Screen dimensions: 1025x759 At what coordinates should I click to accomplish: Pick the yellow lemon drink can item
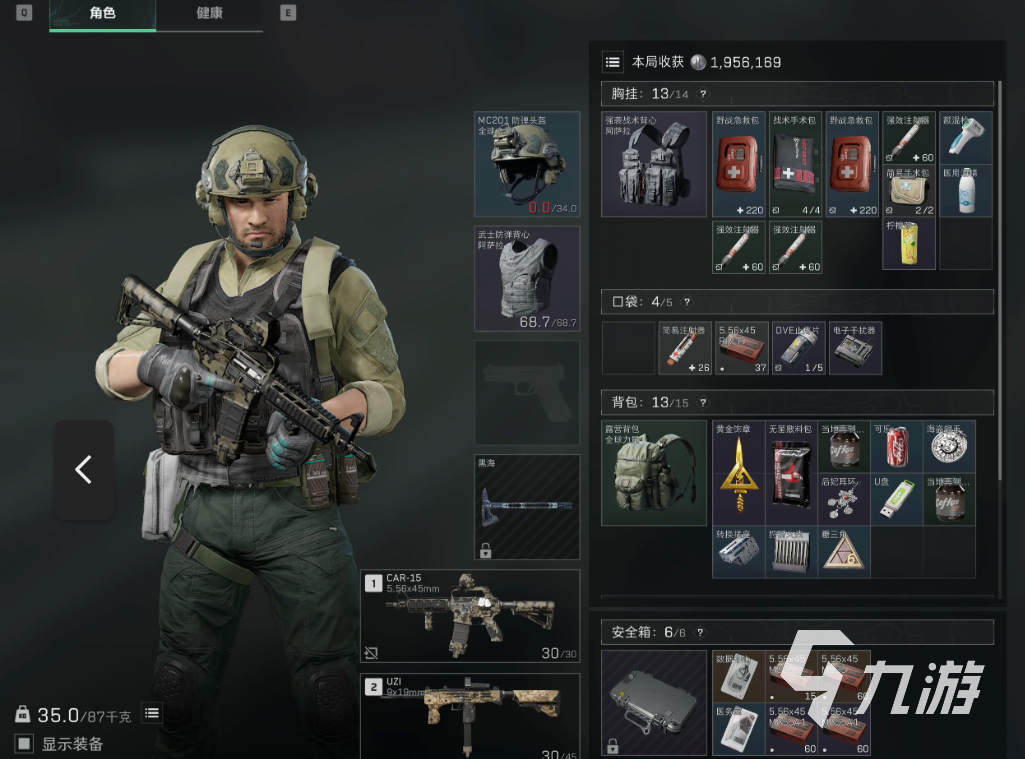coord(908,244)
